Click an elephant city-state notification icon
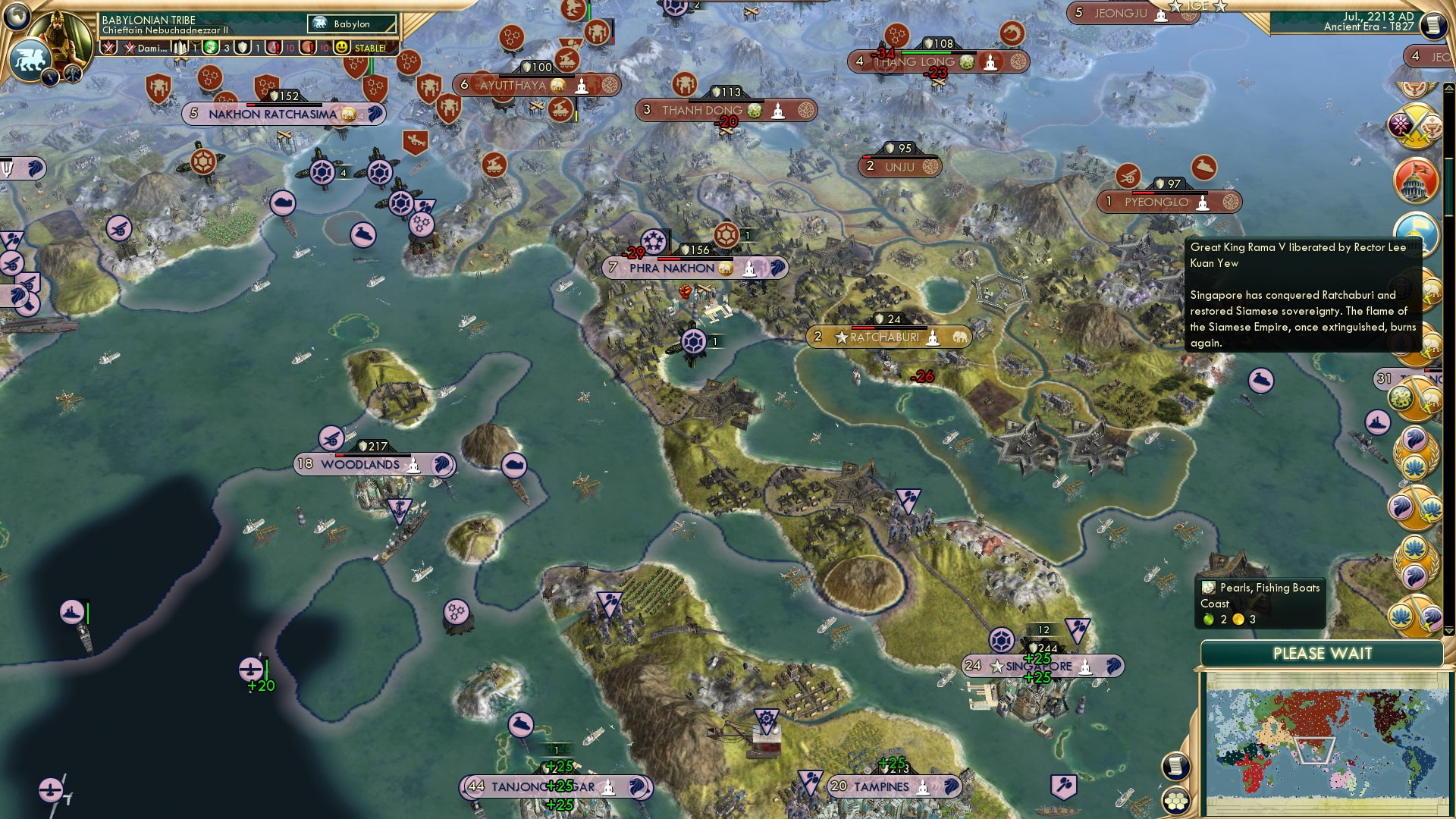This screenshot has width=1456, height=819. pyautogui.click(x=1432, y=292)
